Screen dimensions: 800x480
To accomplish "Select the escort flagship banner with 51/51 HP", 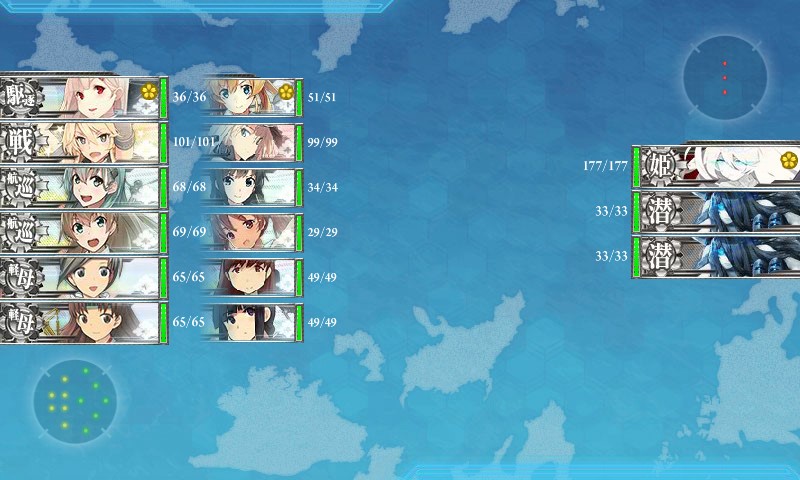I will pos(250,96).
